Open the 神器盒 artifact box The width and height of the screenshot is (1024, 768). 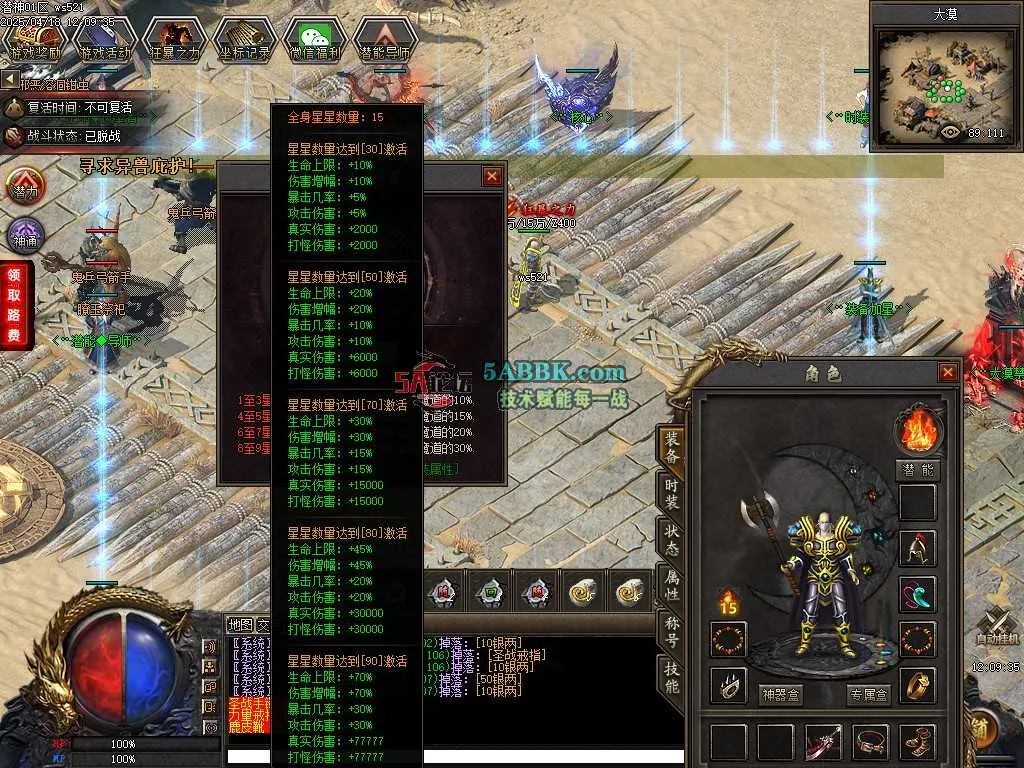coord(781,695)
